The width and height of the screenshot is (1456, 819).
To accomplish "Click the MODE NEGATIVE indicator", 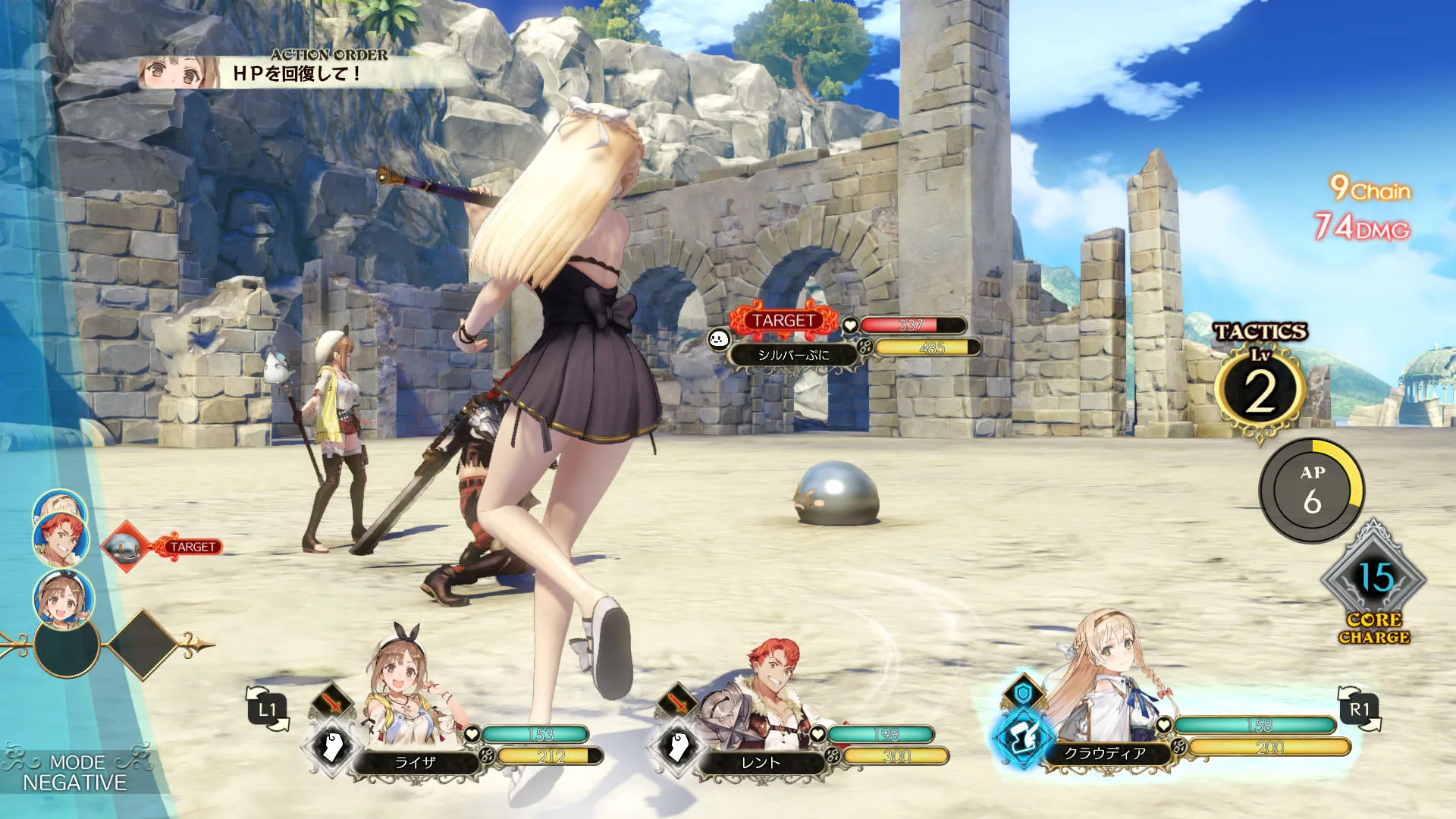I will [74, 772].
